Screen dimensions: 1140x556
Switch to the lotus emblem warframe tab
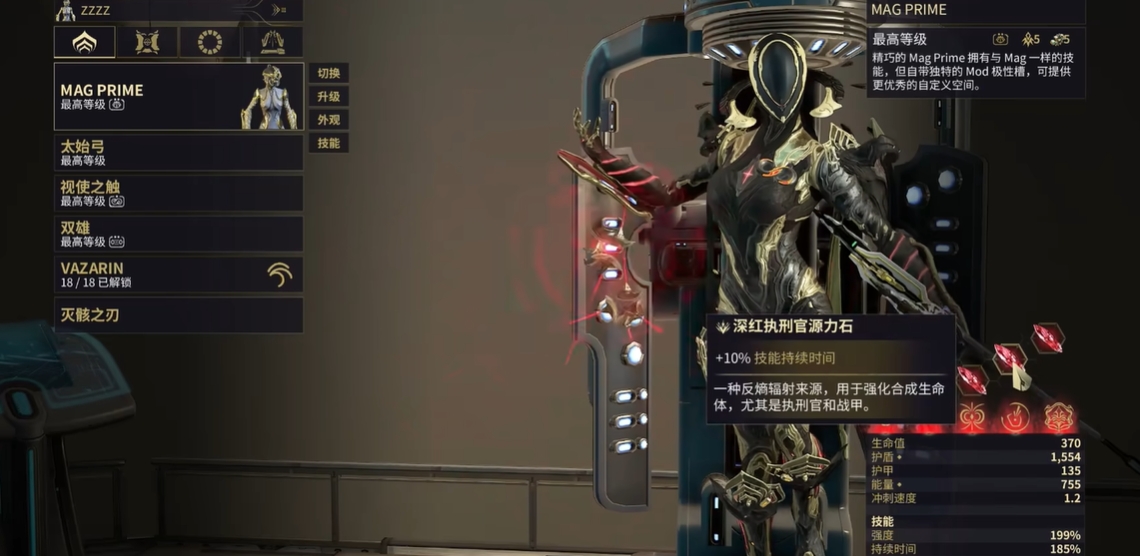tap(84, 42)
